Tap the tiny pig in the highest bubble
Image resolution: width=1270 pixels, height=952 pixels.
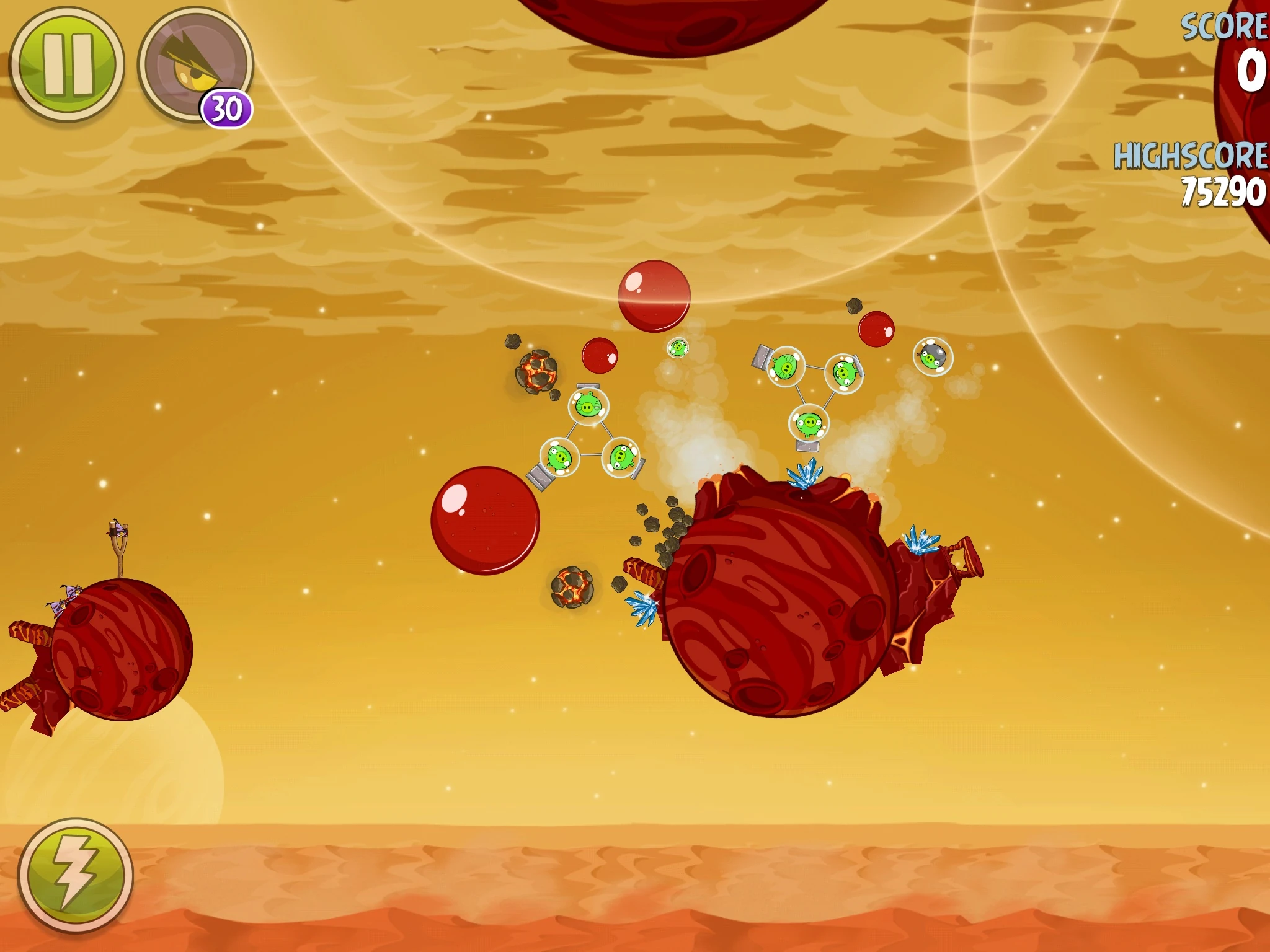point(677,348)
